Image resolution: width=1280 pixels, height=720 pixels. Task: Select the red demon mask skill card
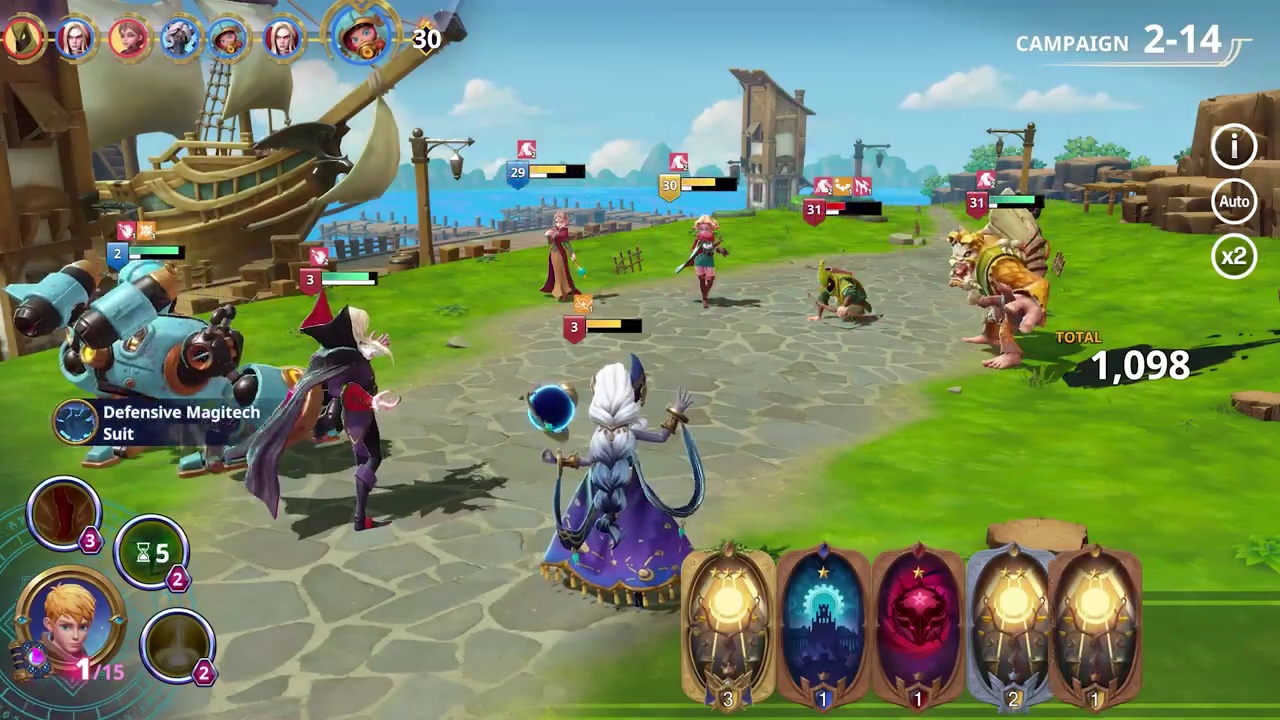[x=917, y=625]
